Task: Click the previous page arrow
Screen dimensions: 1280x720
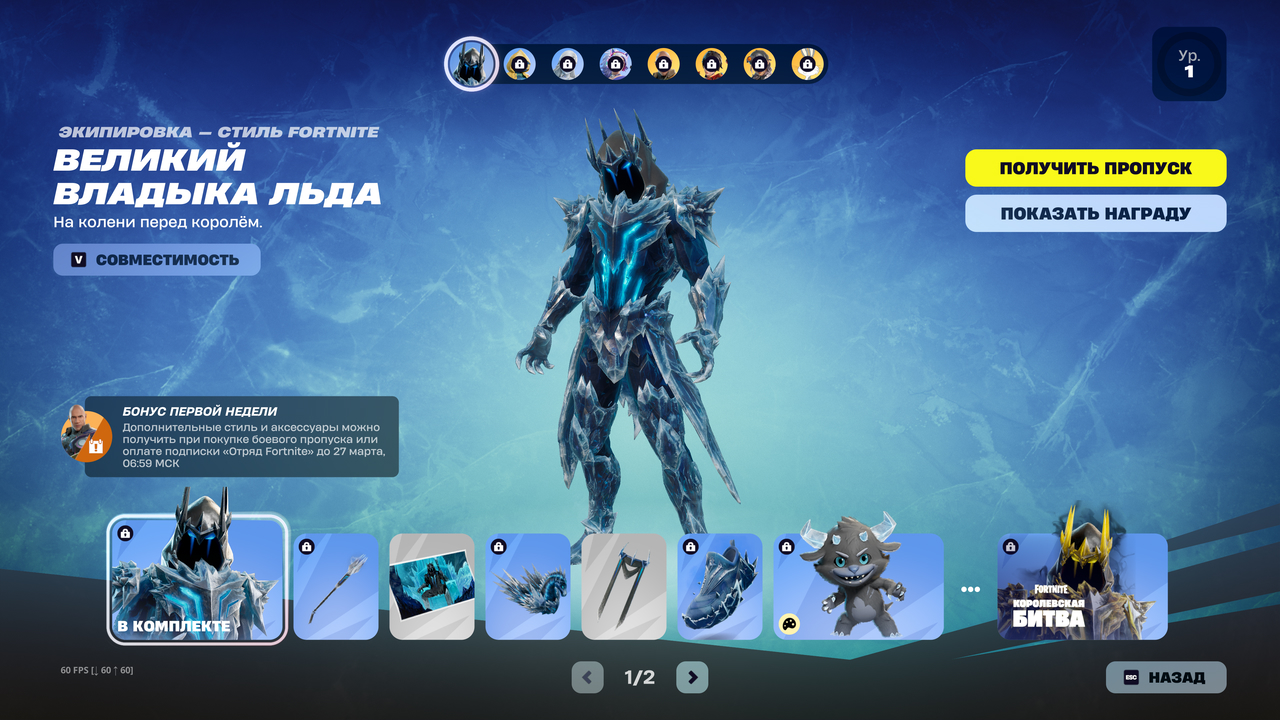Action: [587, 677]
